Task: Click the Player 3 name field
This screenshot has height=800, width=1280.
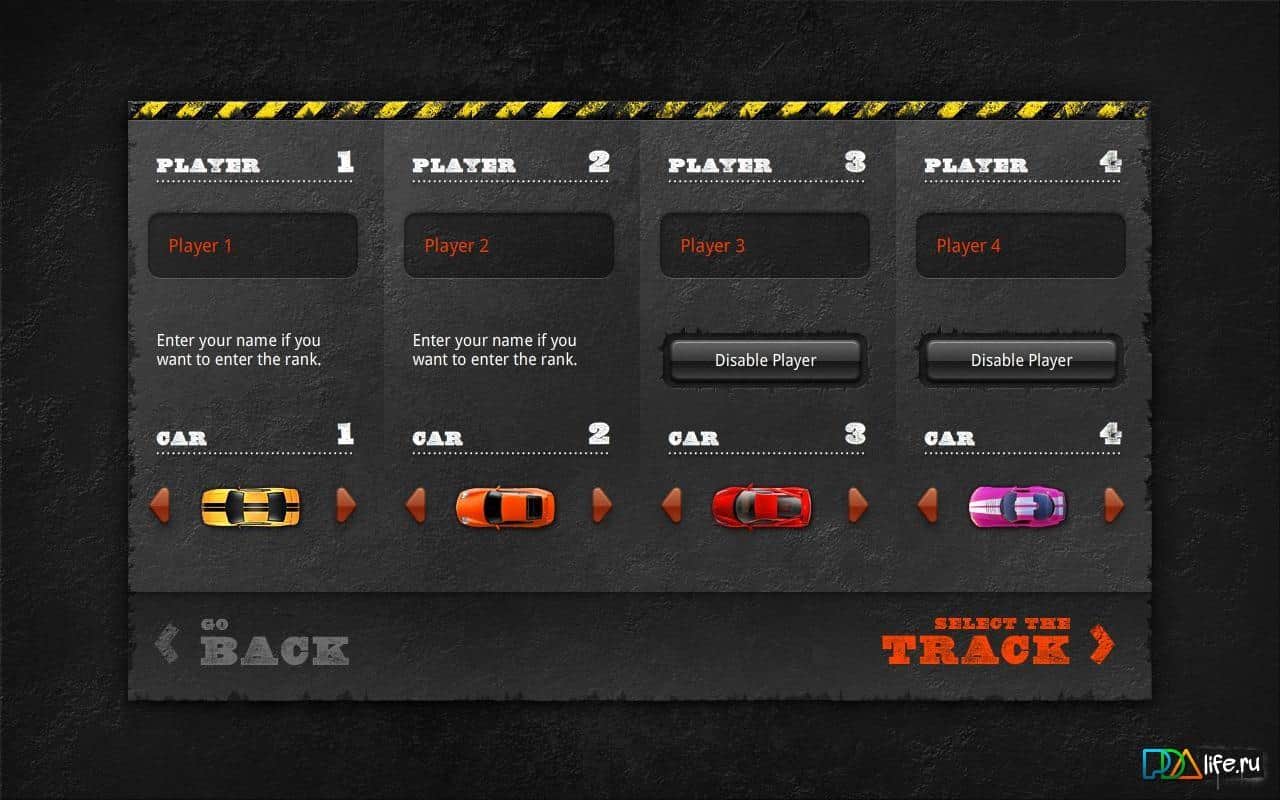Action: (765, 245)
